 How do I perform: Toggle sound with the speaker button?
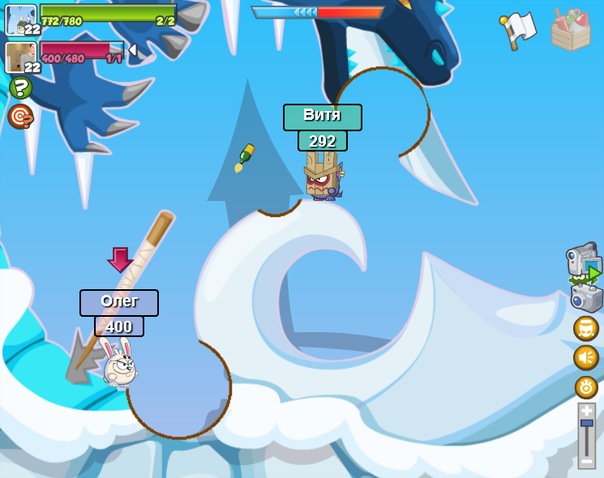[x=586, y=358]
